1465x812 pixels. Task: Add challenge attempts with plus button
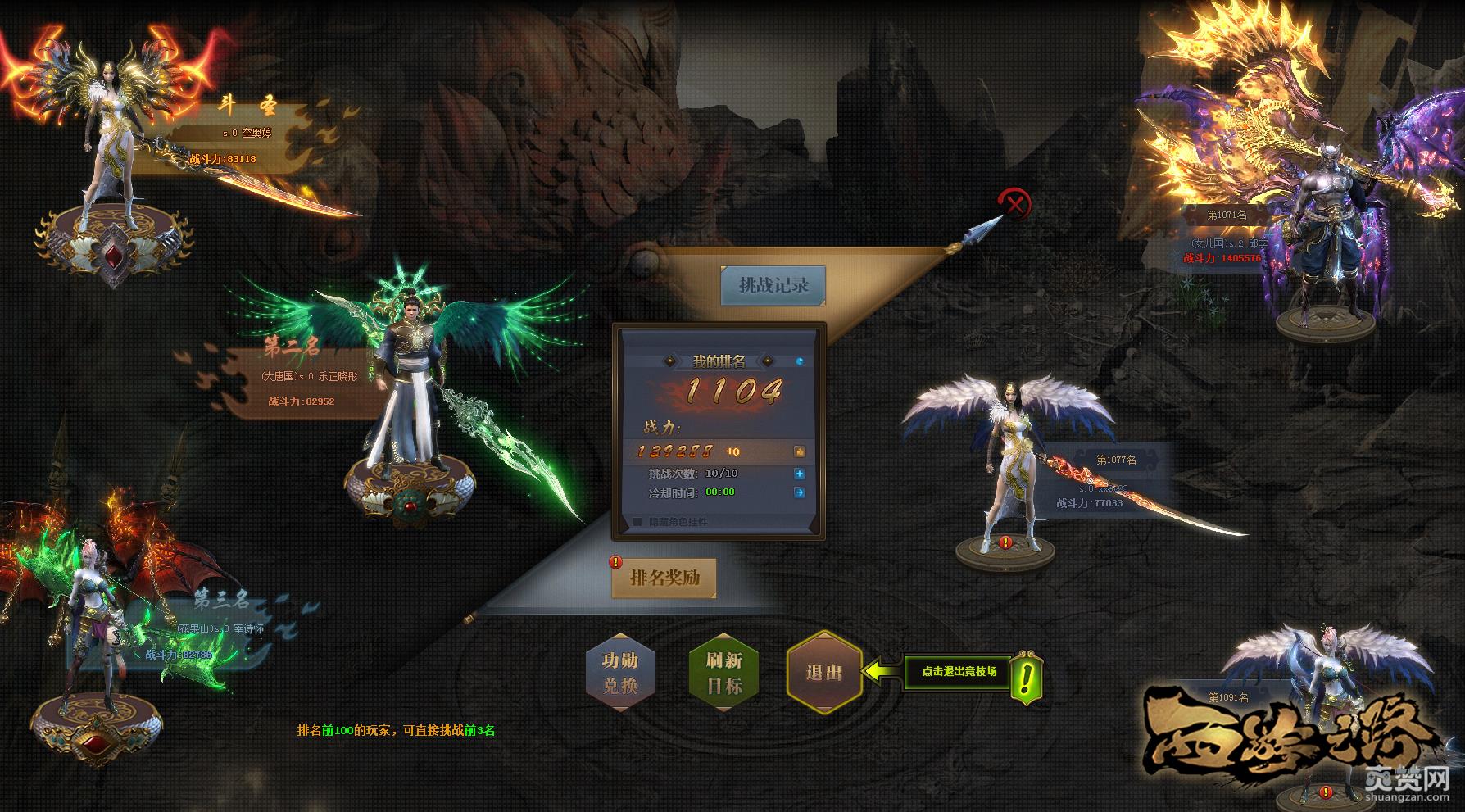(x=799, y=474)
